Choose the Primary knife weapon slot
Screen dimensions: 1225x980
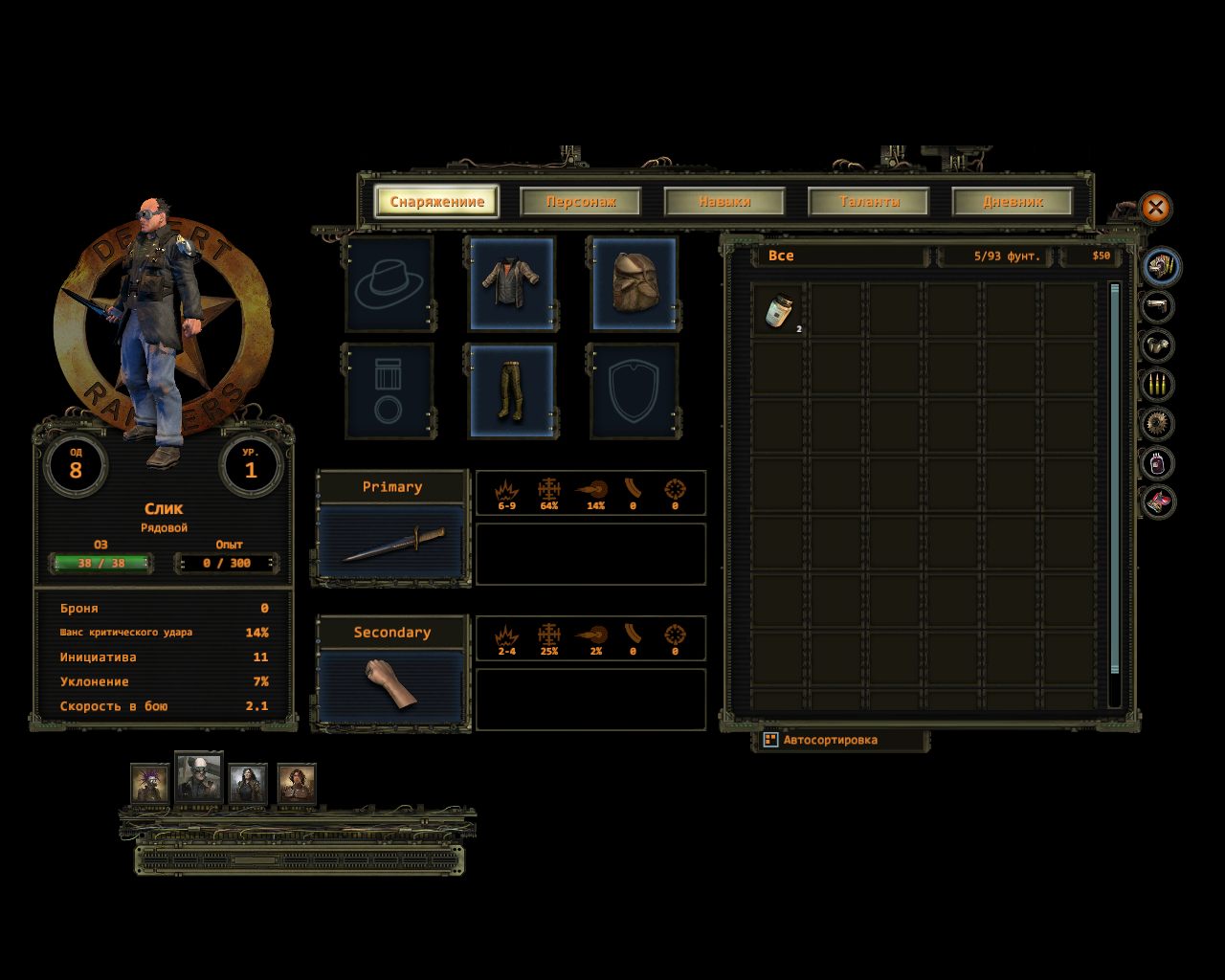391,543
